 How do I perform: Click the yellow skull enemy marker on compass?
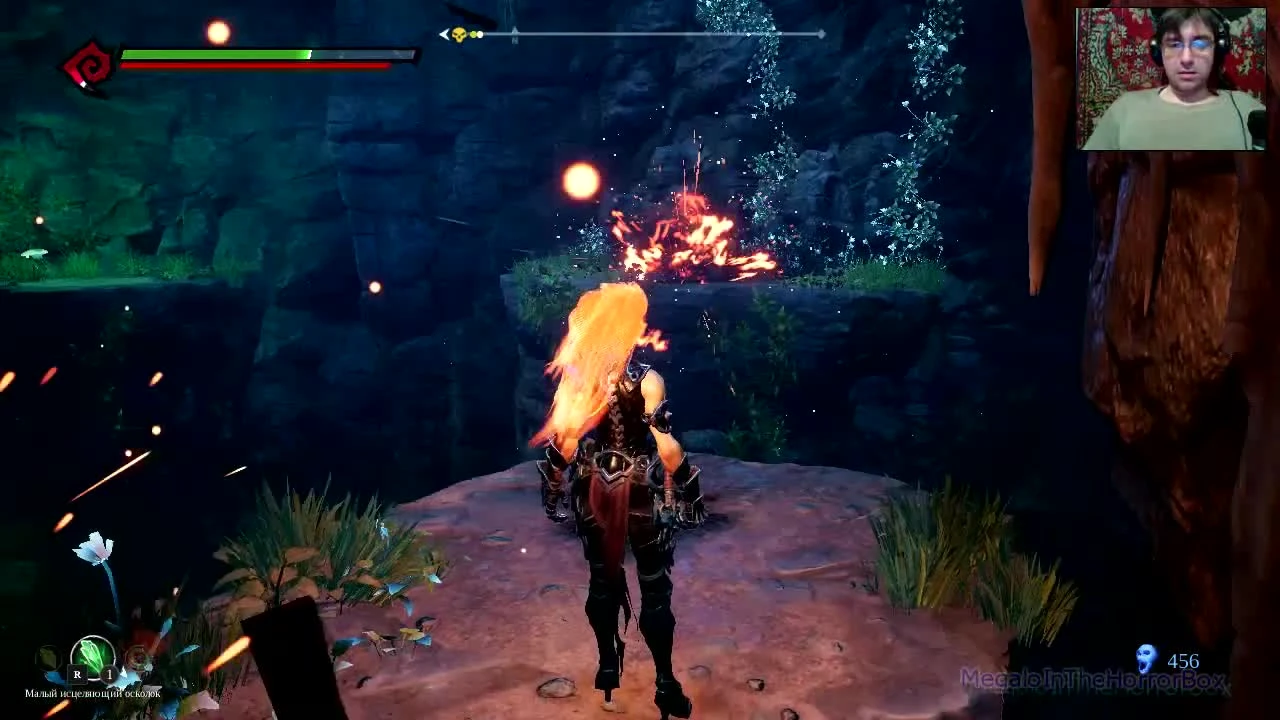tap(459, 33)
